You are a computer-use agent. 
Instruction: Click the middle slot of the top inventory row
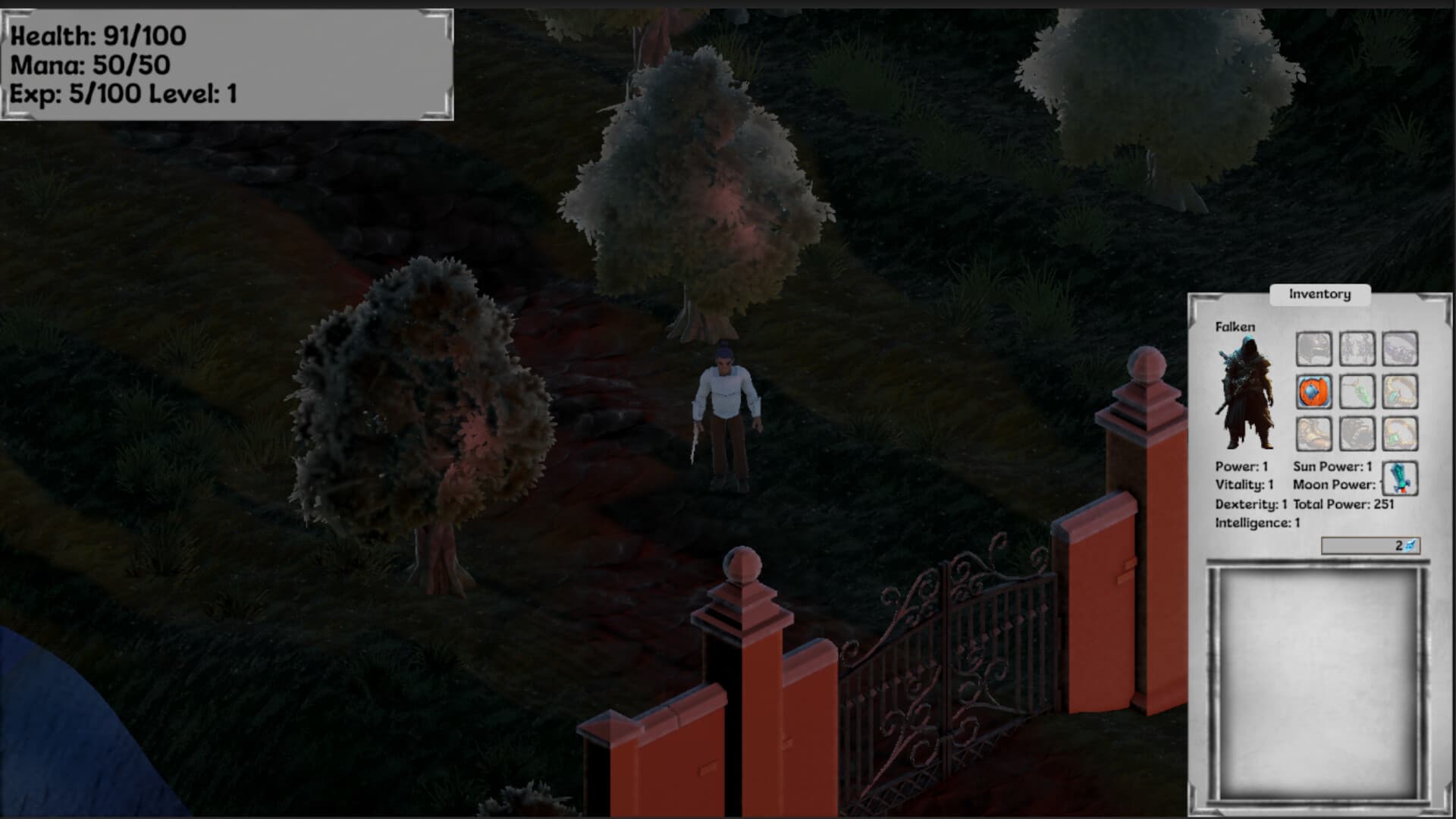point(1357,349)
